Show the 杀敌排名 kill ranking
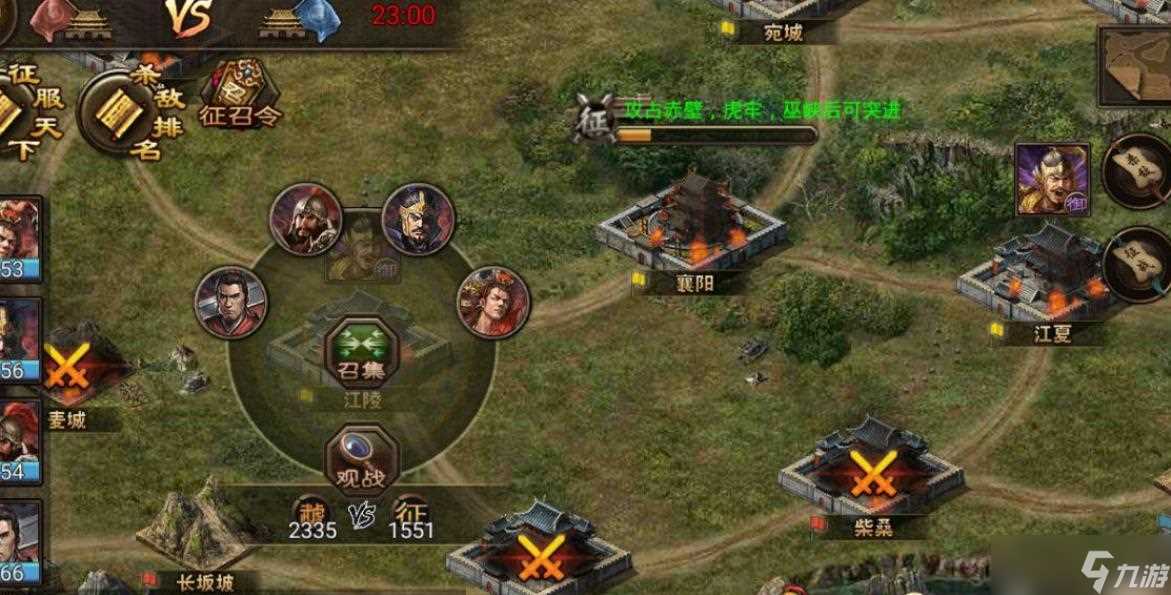1171x595 pixels. click(x=122, y=112)
